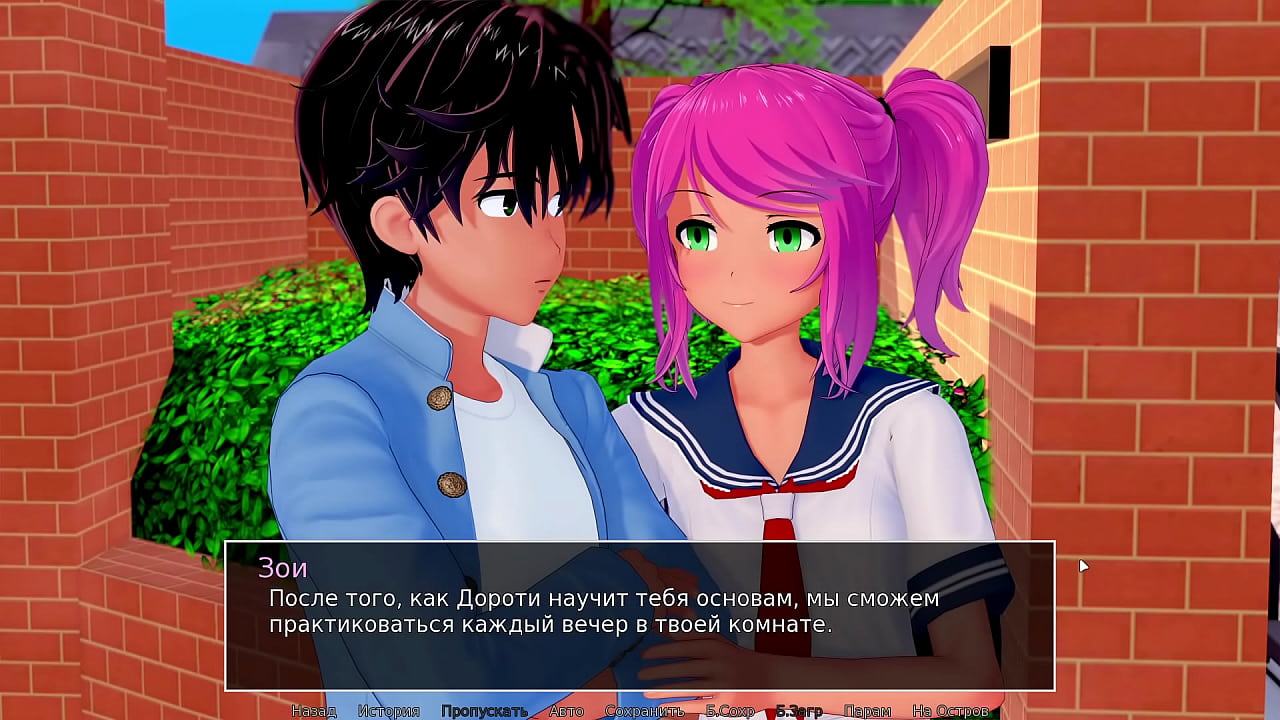Click the Назад (Back) button
Viewport: 1280px width, 720px height.
[313, 711]
